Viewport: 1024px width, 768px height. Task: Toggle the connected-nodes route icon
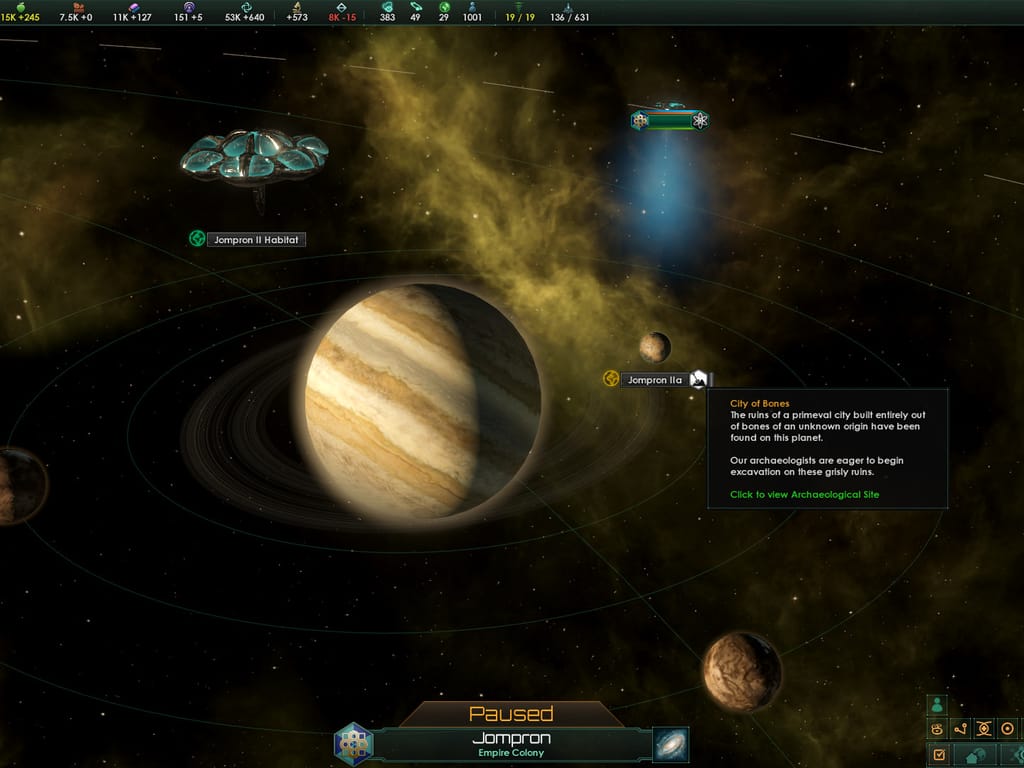[961, 729]
